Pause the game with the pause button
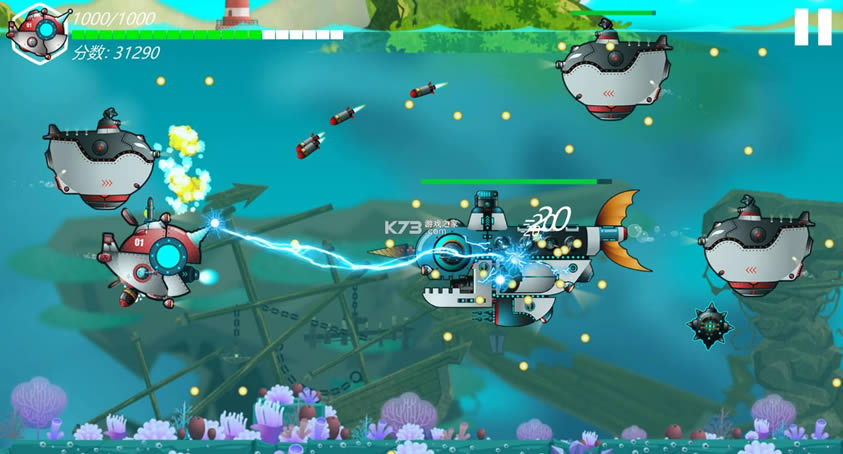 [x=812, y=27]
